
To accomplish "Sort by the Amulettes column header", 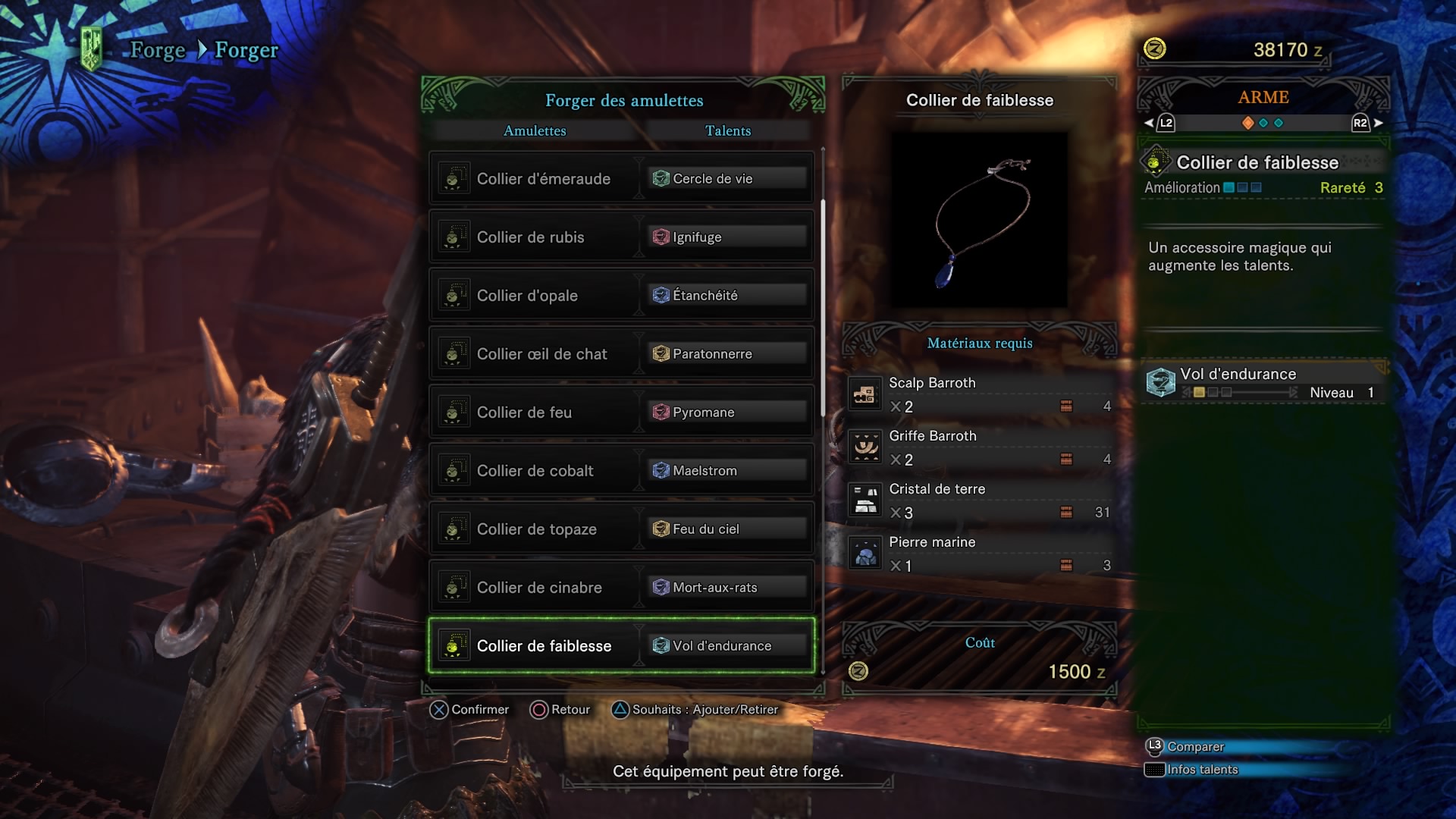I will 535,130.
